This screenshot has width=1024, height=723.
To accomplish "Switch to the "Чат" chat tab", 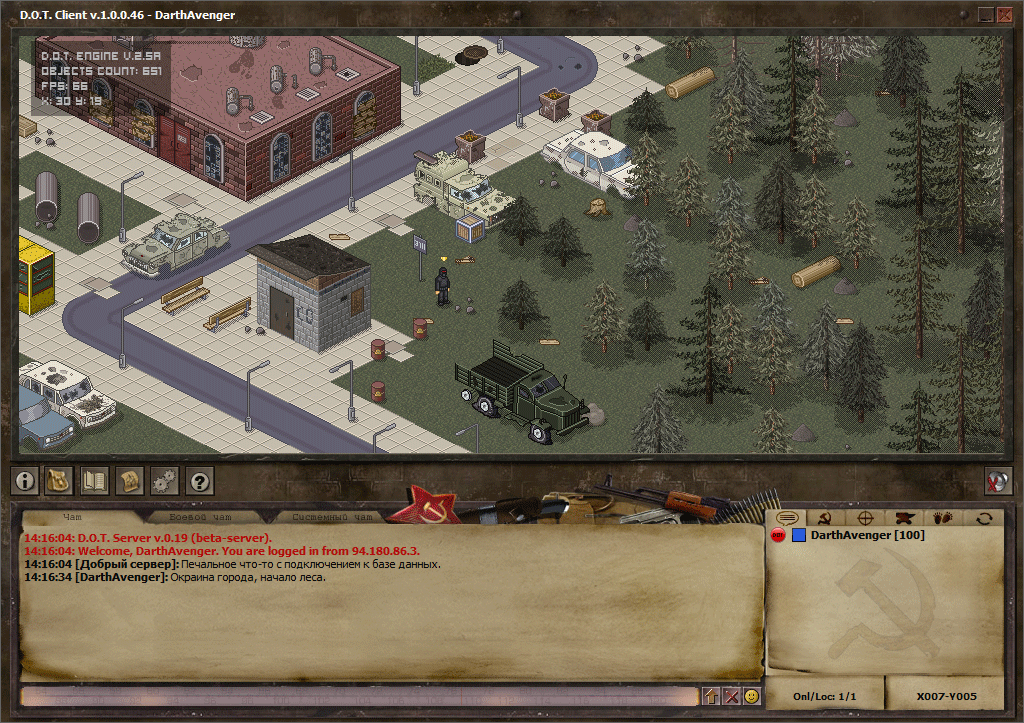I will tap(72, 517).
